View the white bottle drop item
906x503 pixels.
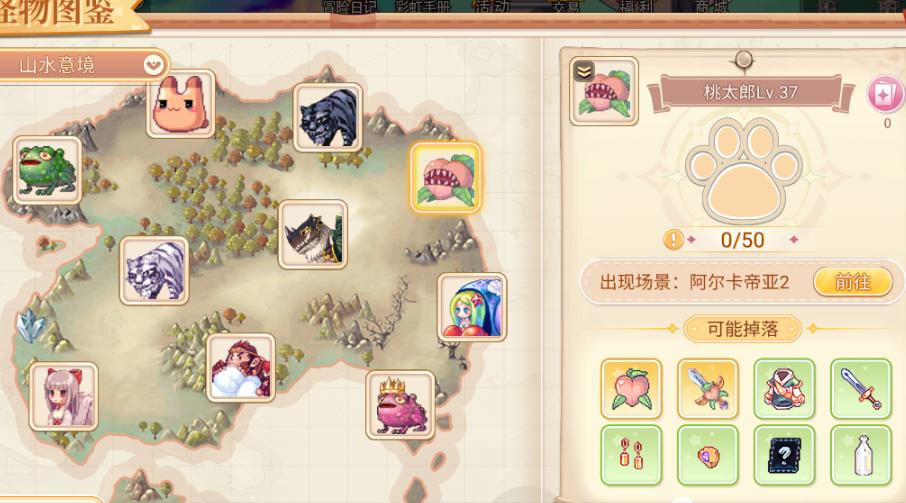(x=859, y=455)
